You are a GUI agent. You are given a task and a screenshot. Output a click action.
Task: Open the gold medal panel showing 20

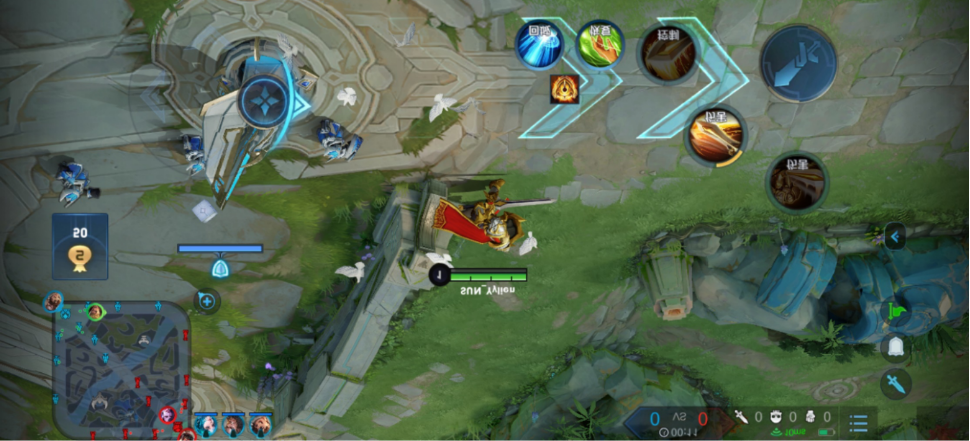(80, 246)
